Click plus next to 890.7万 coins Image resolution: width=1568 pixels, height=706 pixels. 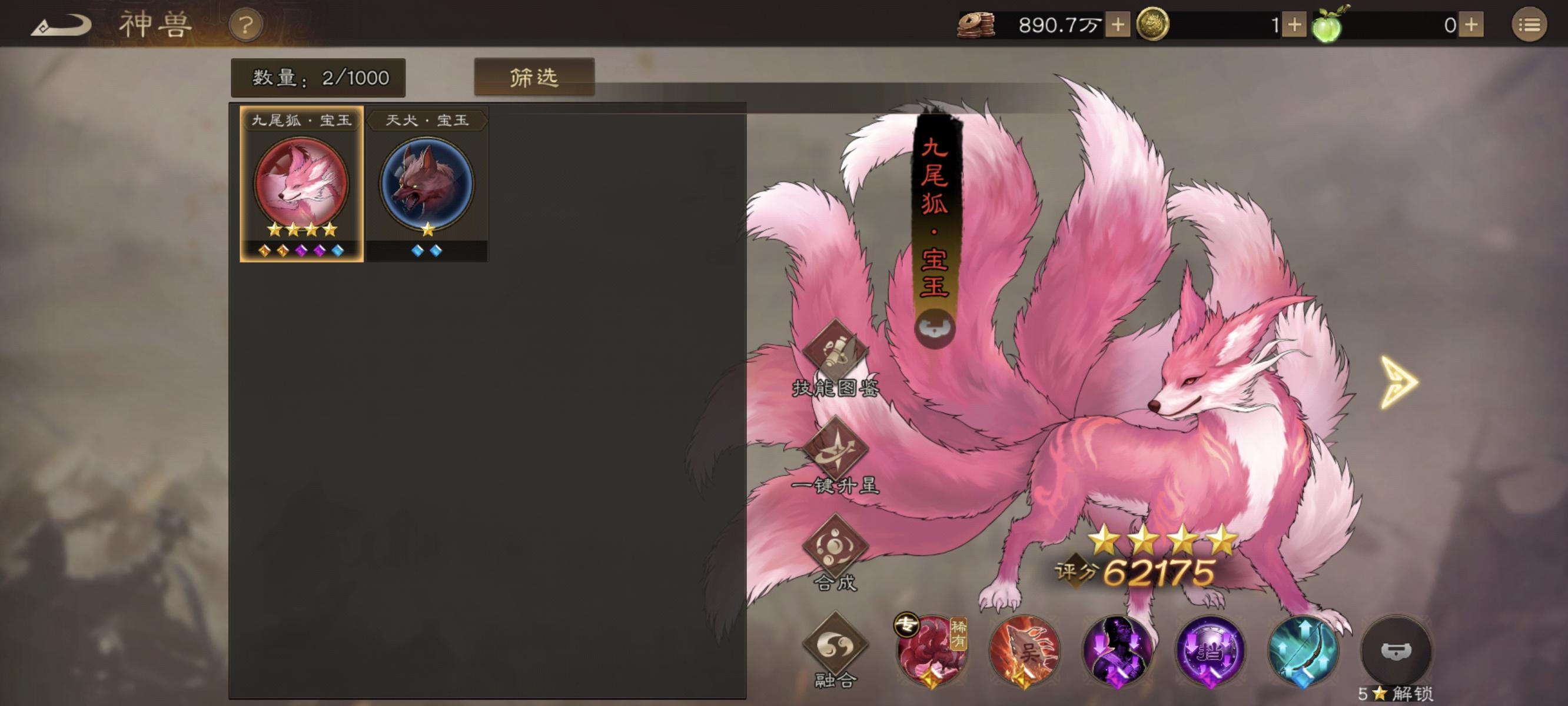[x=1118, y=25]
